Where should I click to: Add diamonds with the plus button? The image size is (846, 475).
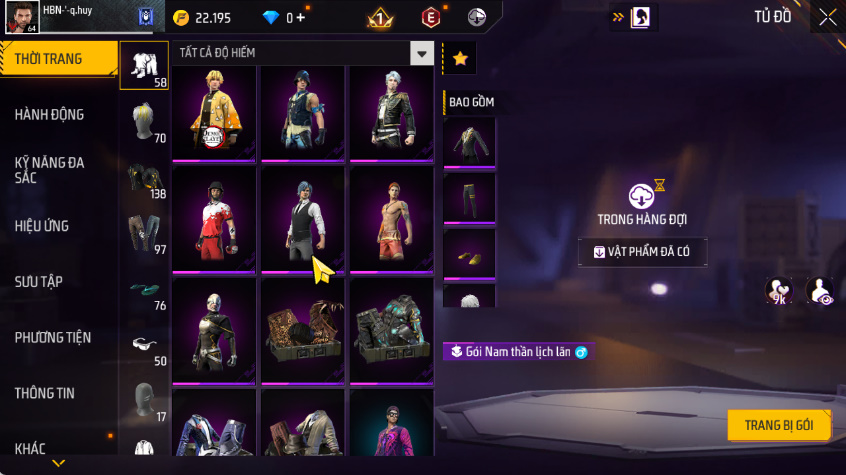coord(302,18)
